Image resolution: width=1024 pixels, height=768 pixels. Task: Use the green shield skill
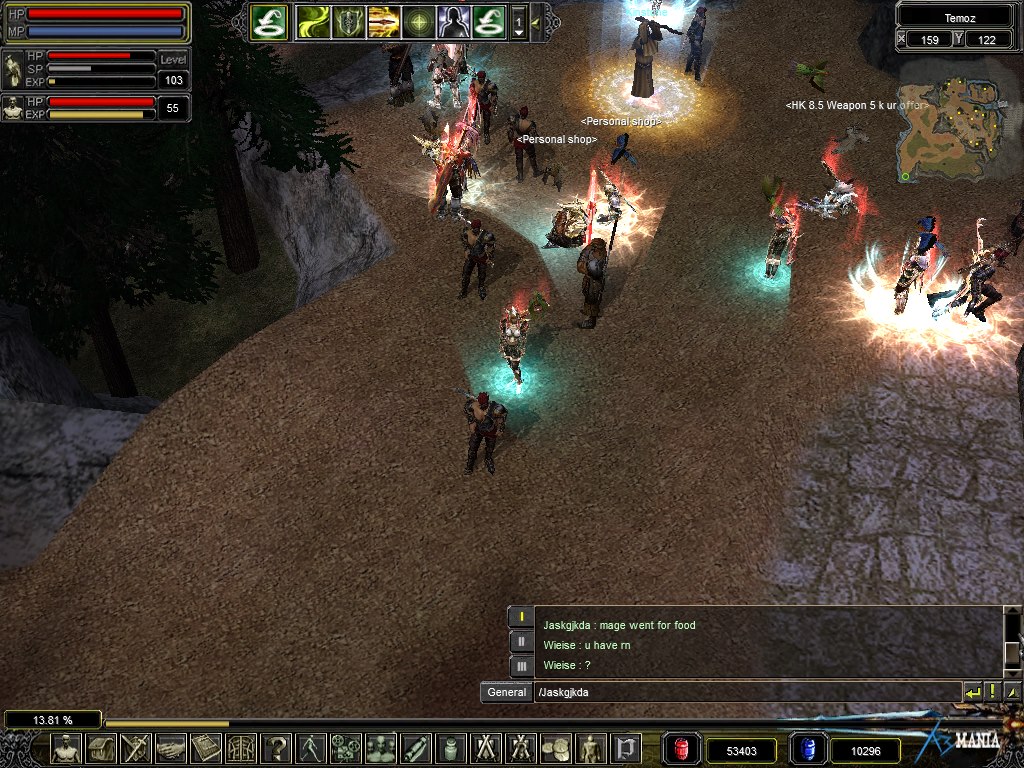349,21
